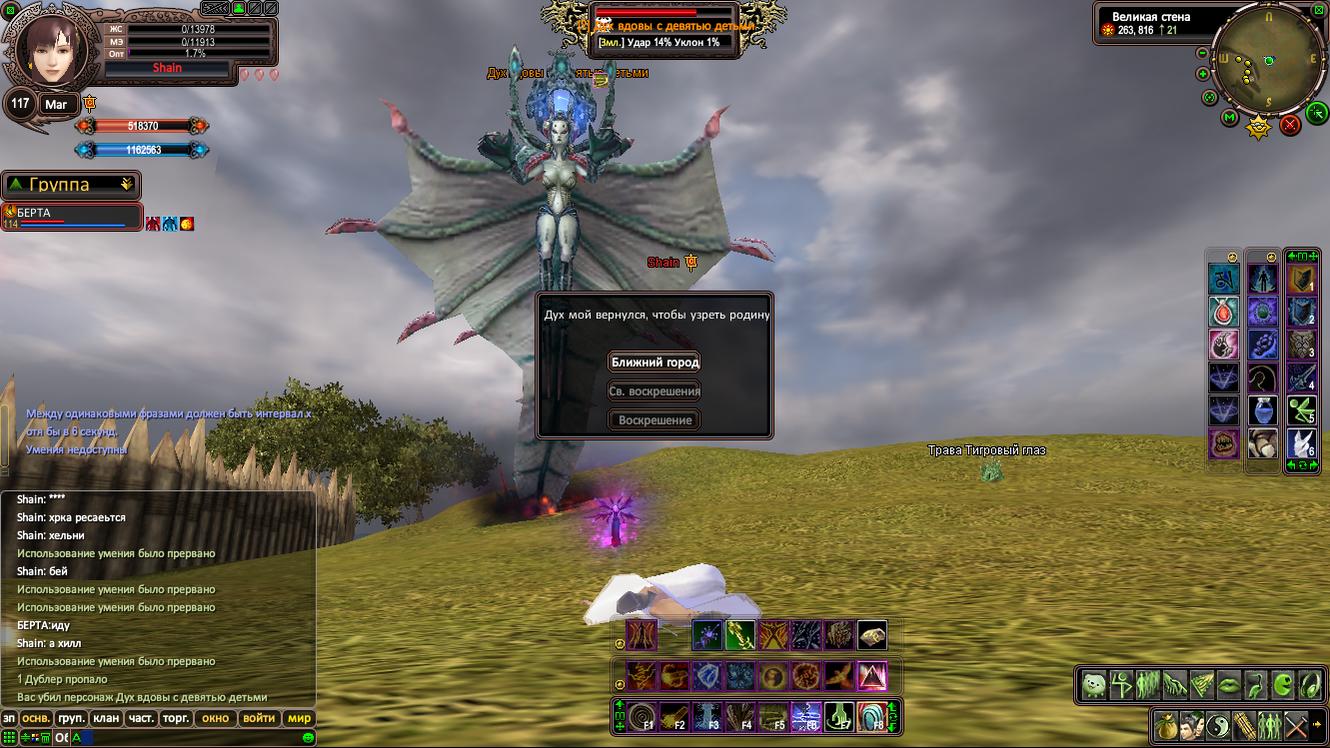Click the green lips emote icon
The width and height of the screenshot is (1330, 748).
click(1229, 685)
